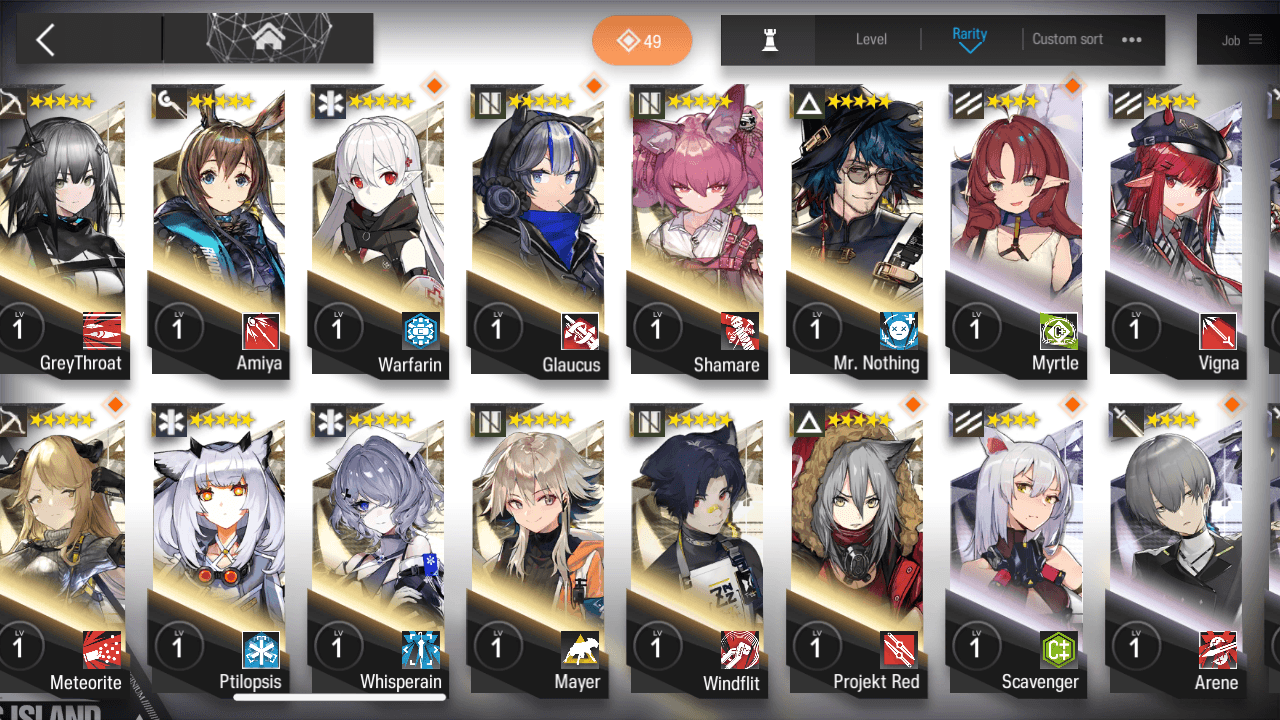Open the home navigation menu

pyautogui.click(x=267, y=39)
